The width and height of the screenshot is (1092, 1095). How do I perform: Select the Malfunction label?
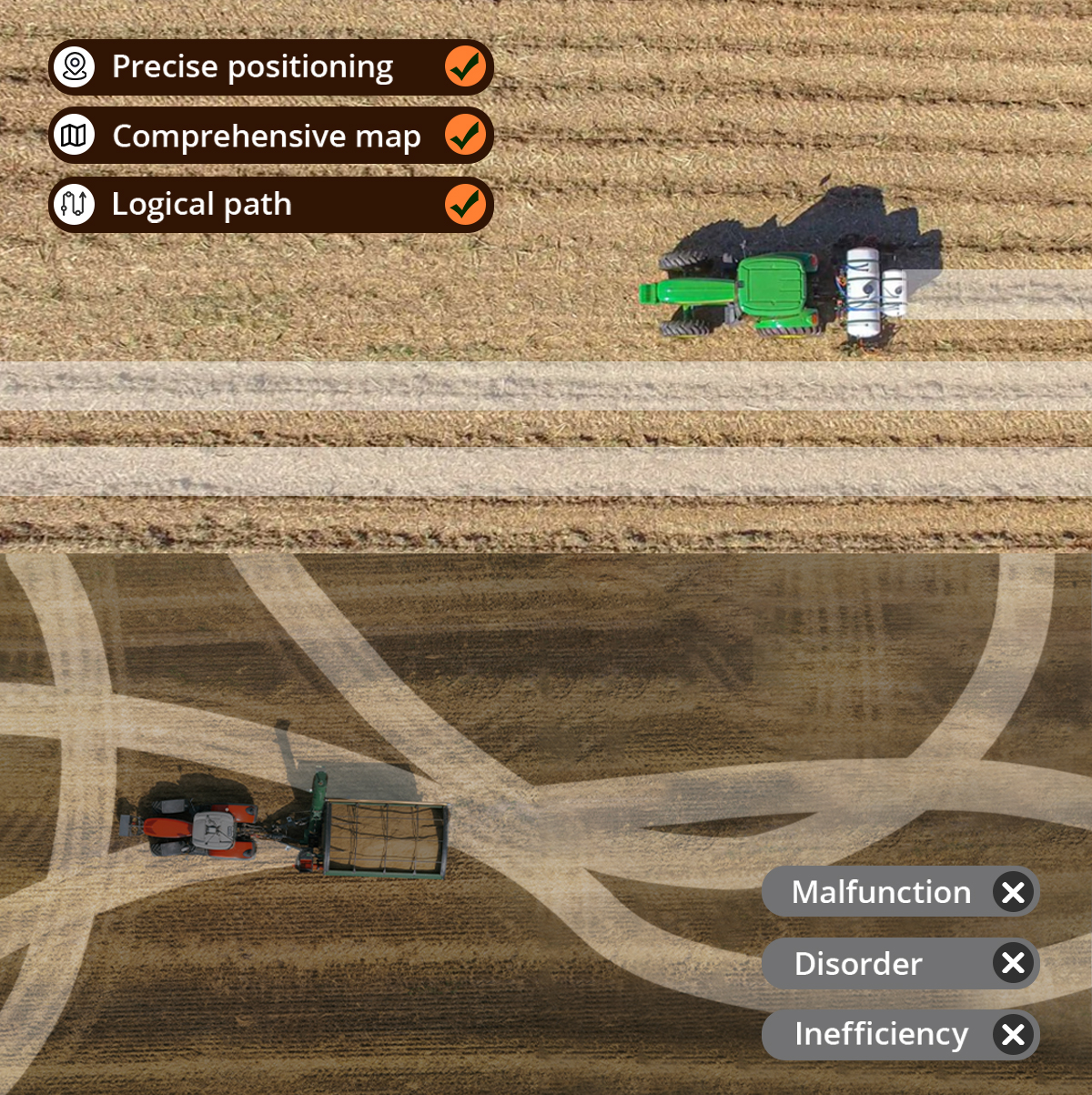click(881, 892)
